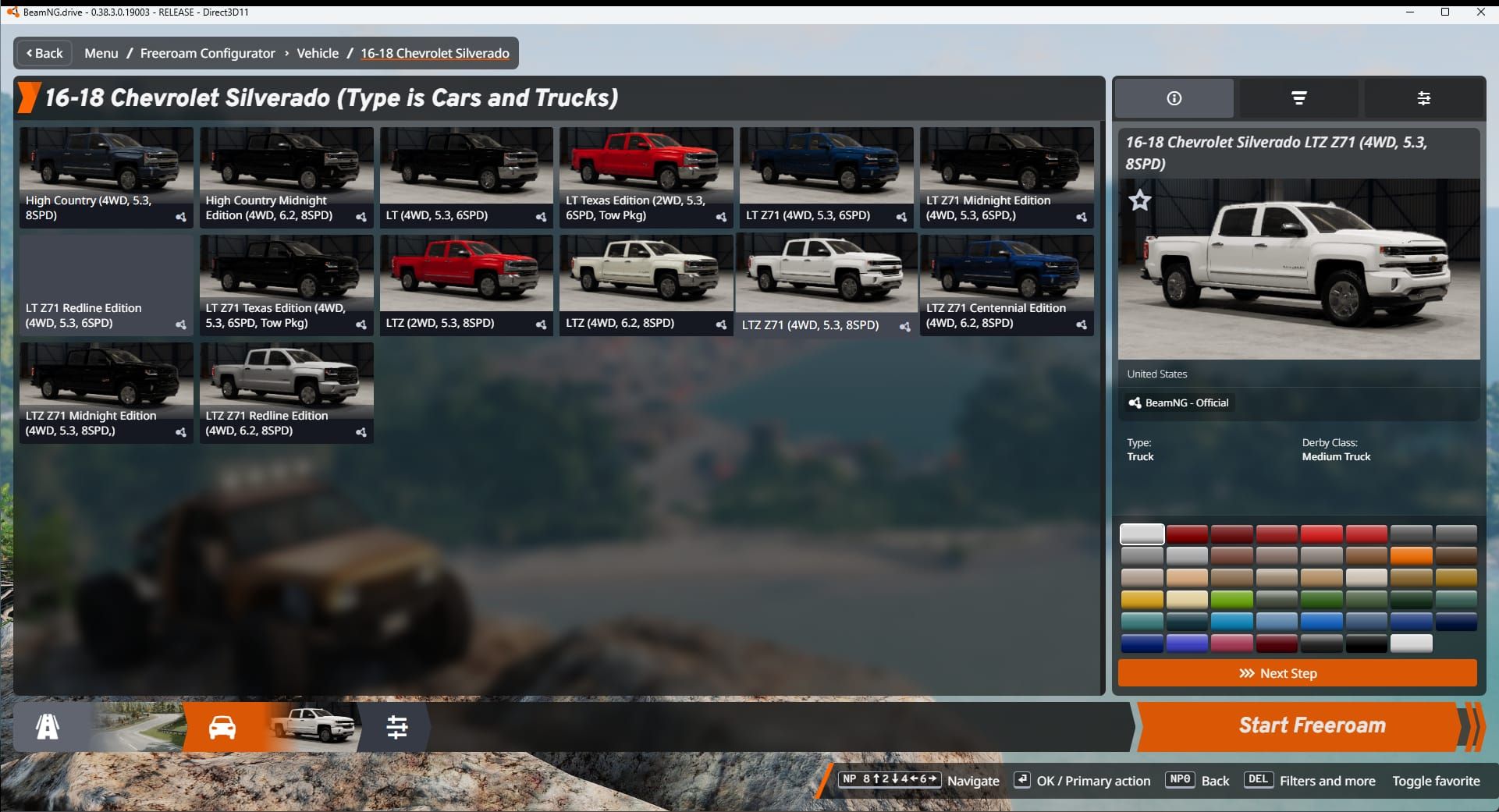Open the tuning step sliders icon

point(399,726)
